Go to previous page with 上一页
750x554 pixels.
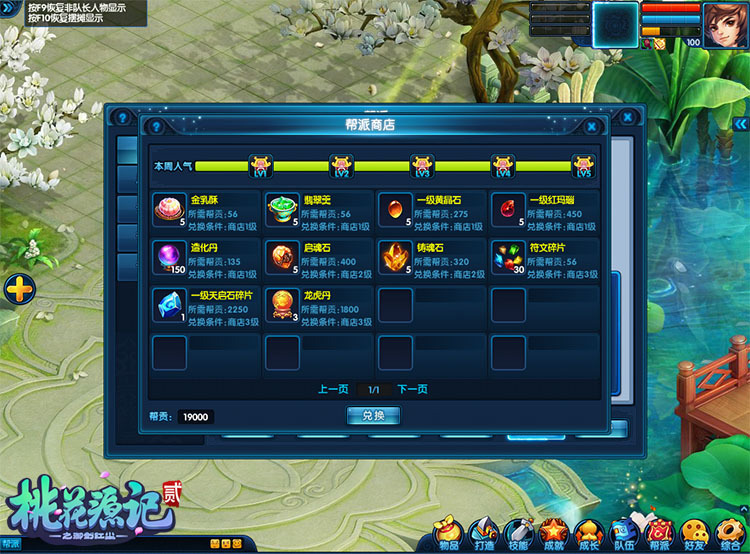(x=333, y=390)
